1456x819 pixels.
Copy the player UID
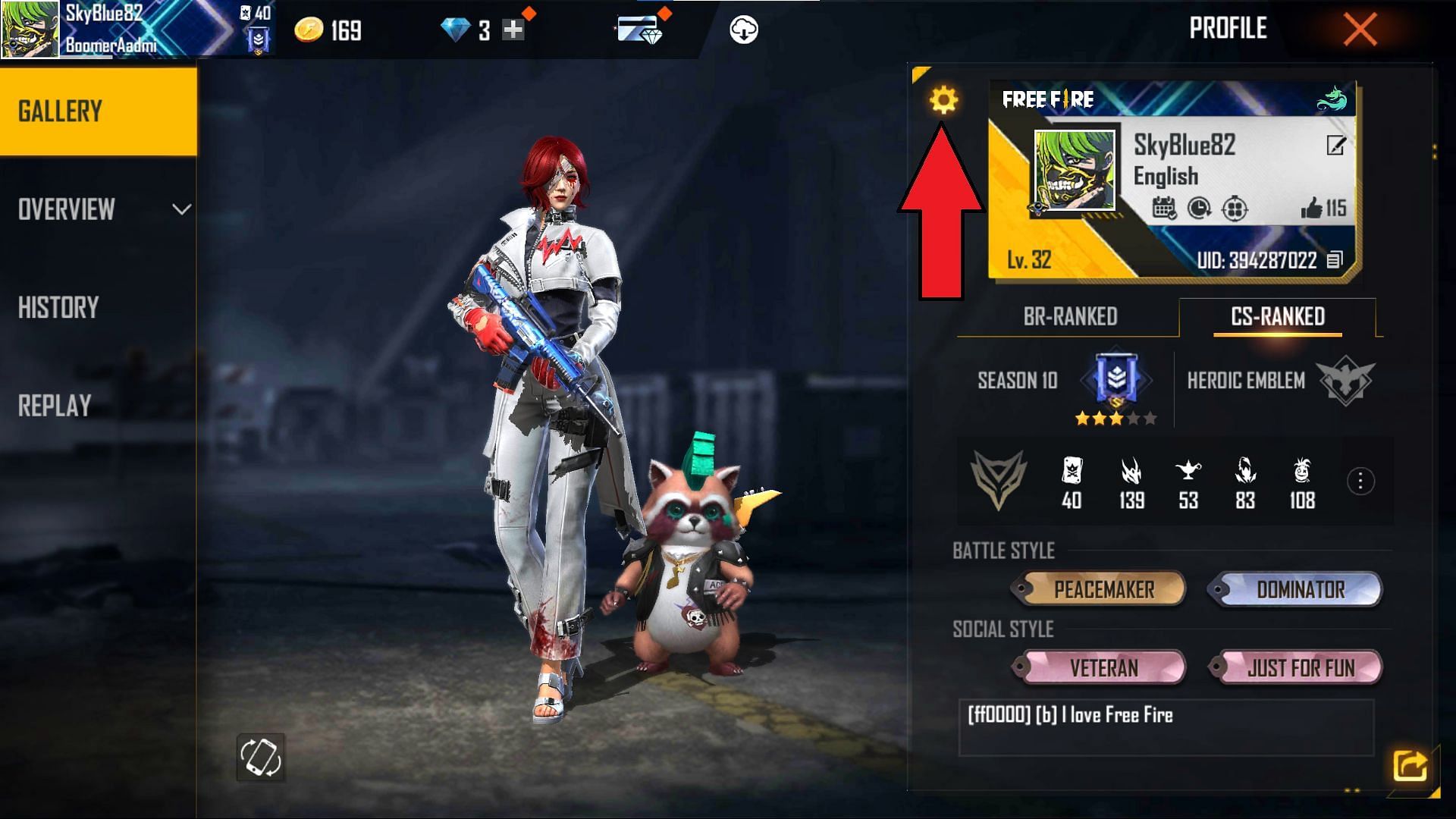tap(1335, 260)
